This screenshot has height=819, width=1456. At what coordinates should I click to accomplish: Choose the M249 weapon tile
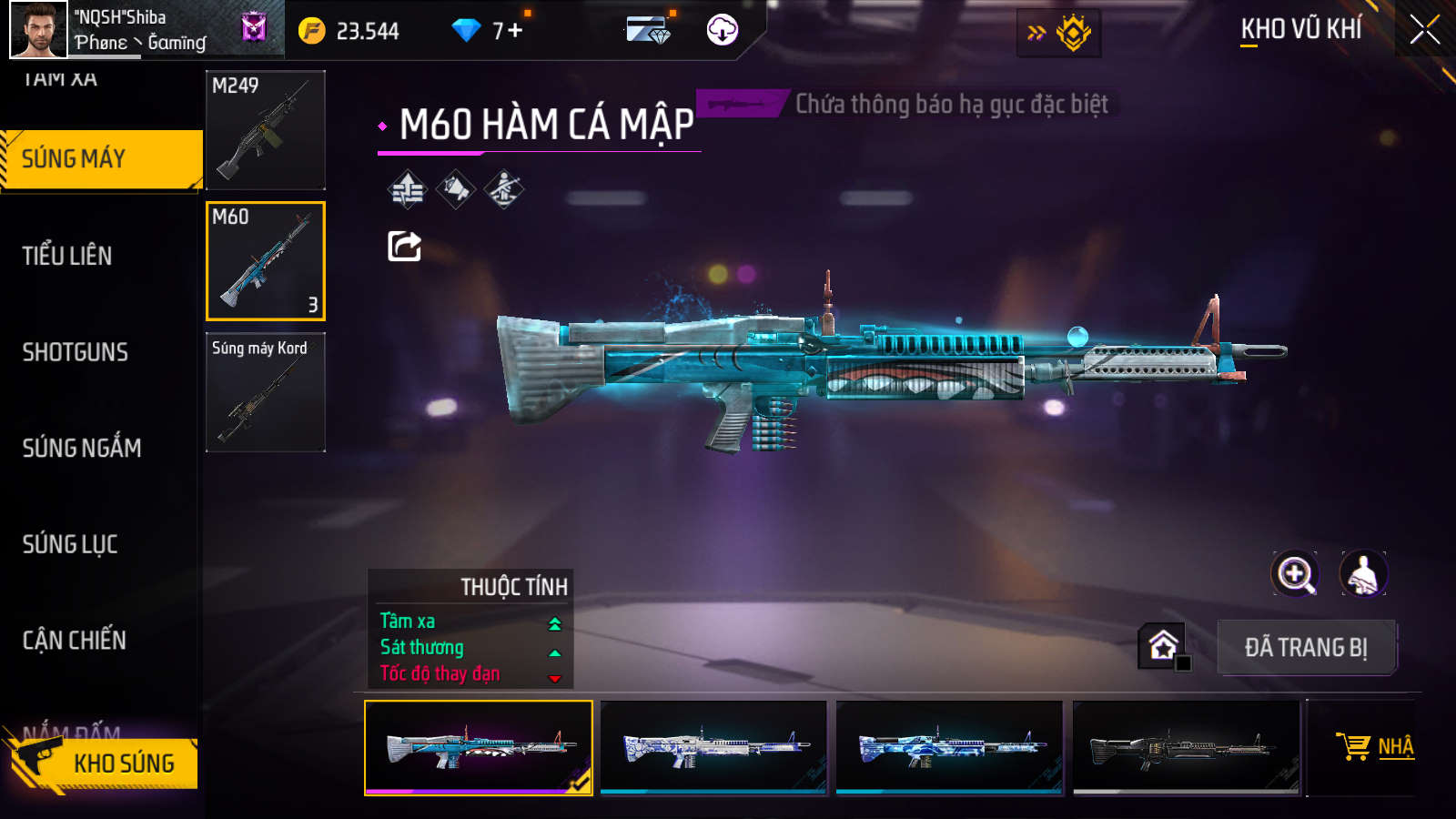[x=266, y=130]
